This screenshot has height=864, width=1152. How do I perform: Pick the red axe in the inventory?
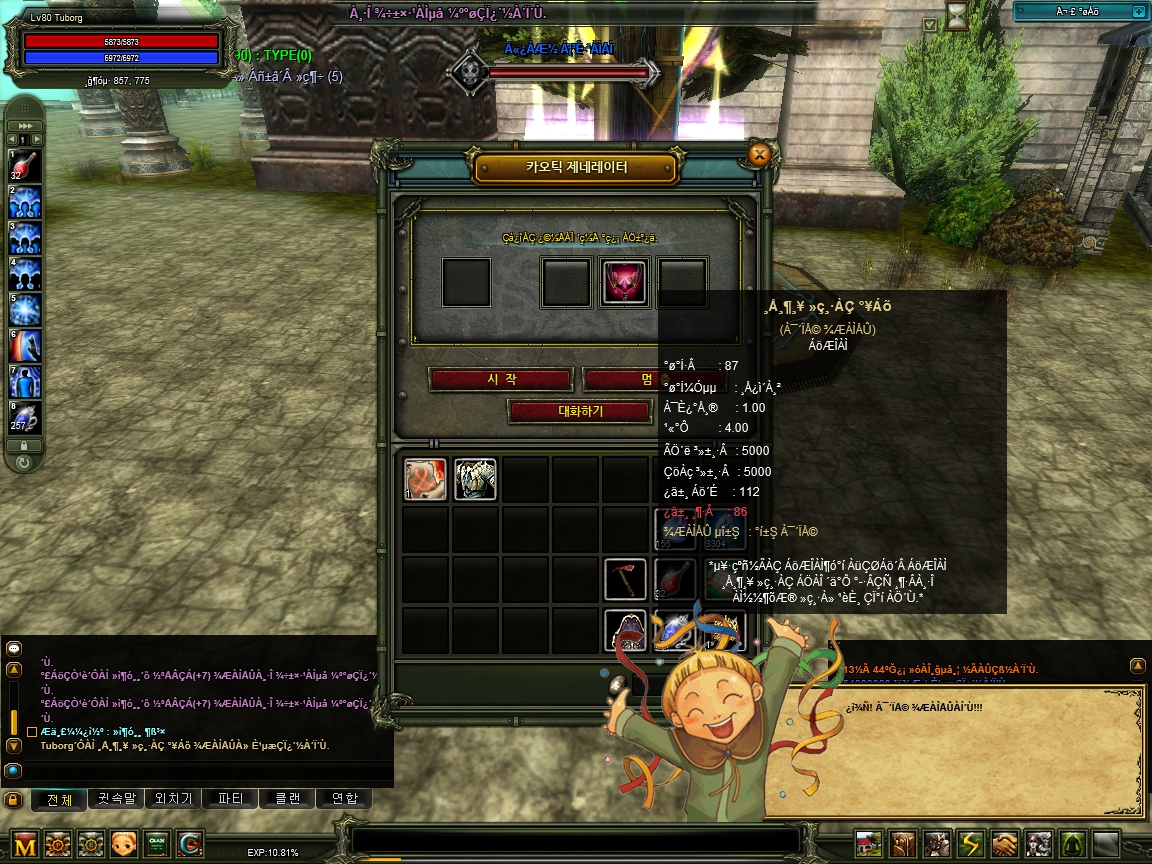626,580
